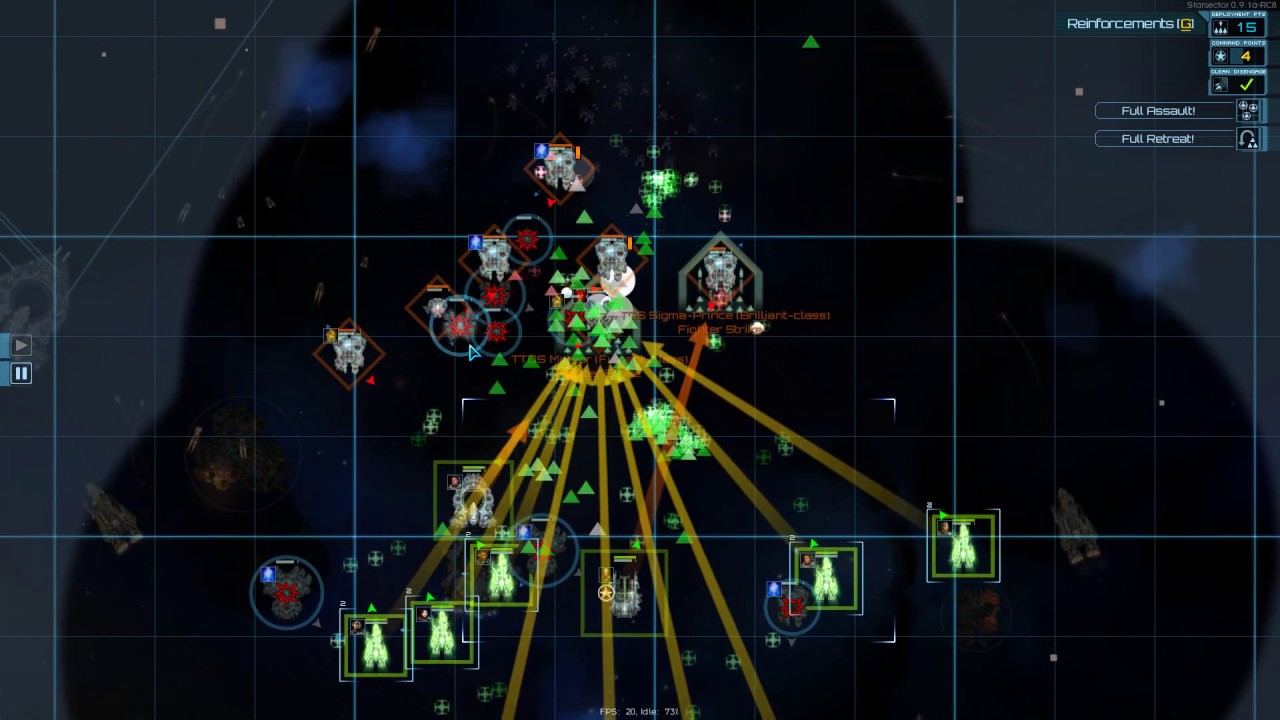1280x720 pixels.
Task: Target the leftmost enemy ship
Action: pos(348,351)
